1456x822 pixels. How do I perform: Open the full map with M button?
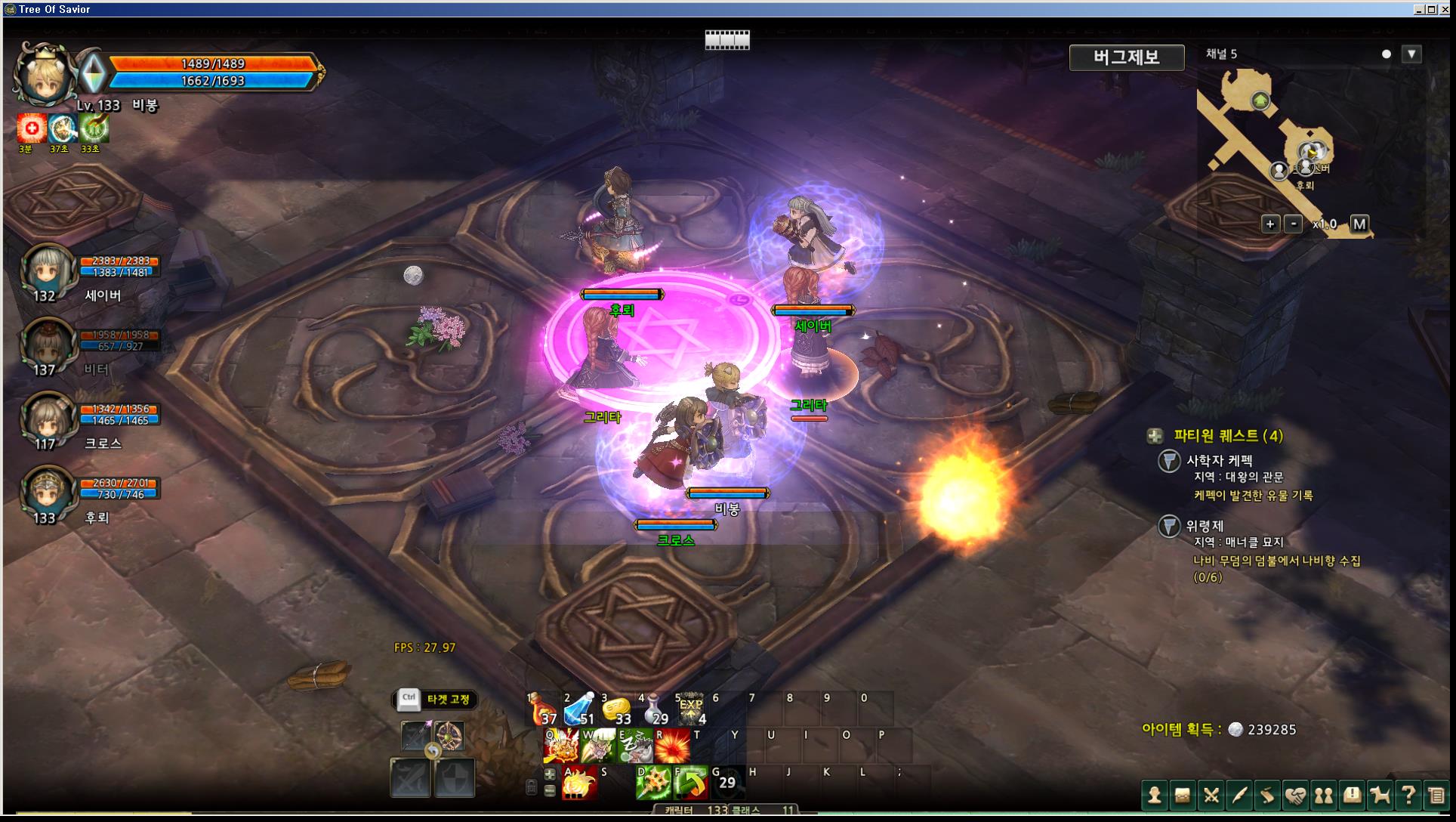pyautogui.click(x=1359, y=224)
